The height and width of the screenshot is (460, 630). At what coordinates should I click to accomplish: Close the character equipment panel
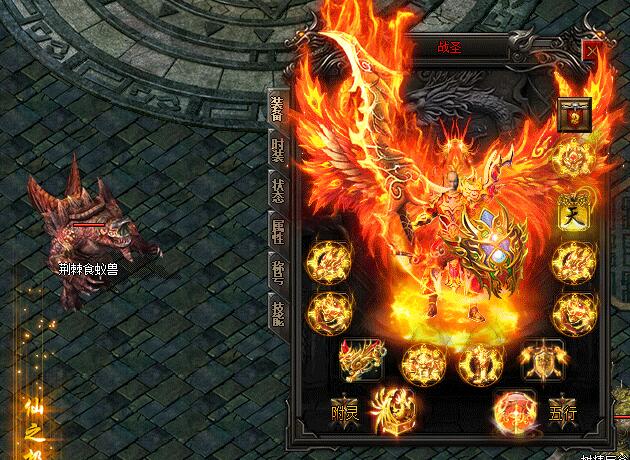point(593,48)
